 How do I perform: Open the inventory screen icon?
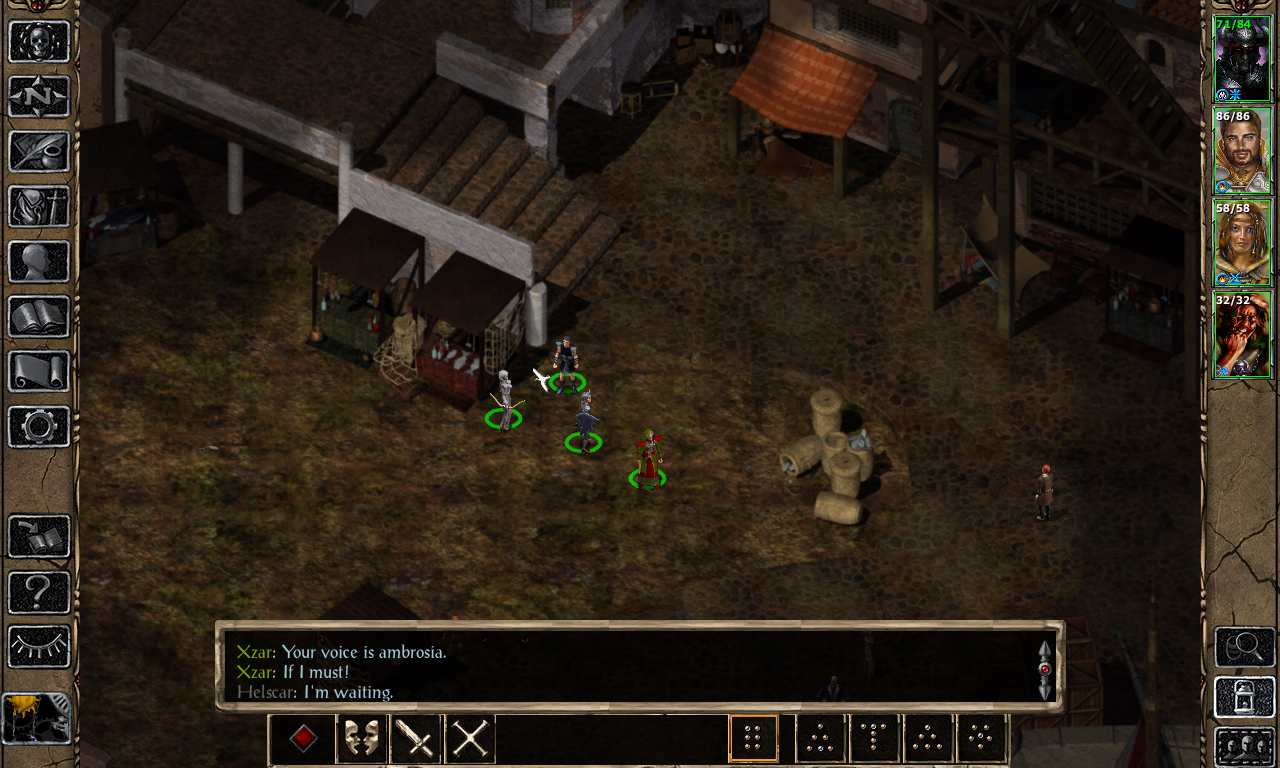(x=38, y=207)
